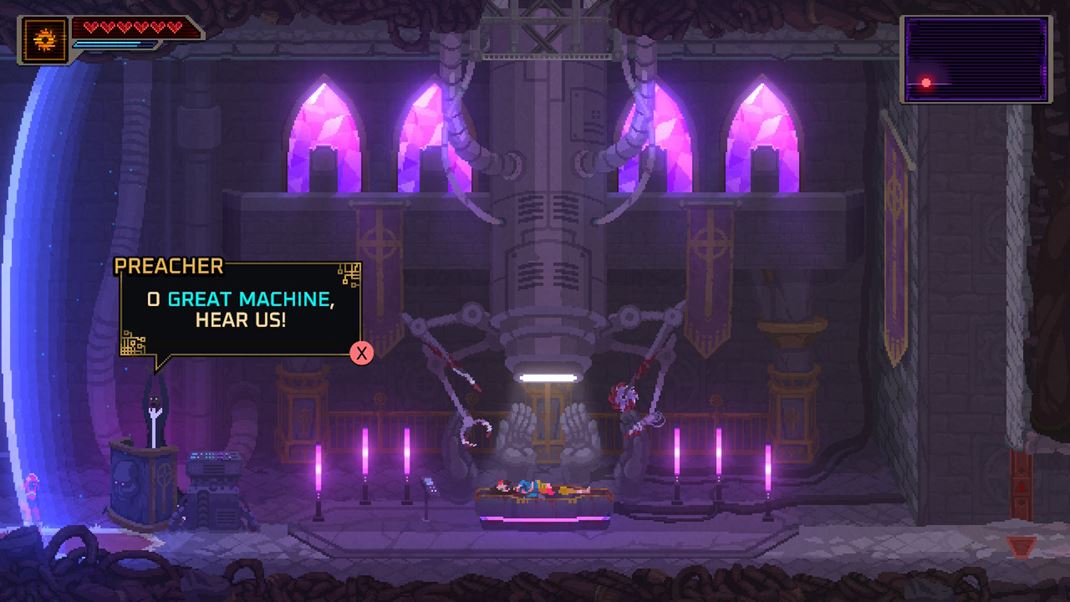
Task: Select the orange gear emblem icon
Action: pyautogui.click(x=45, y=40)
